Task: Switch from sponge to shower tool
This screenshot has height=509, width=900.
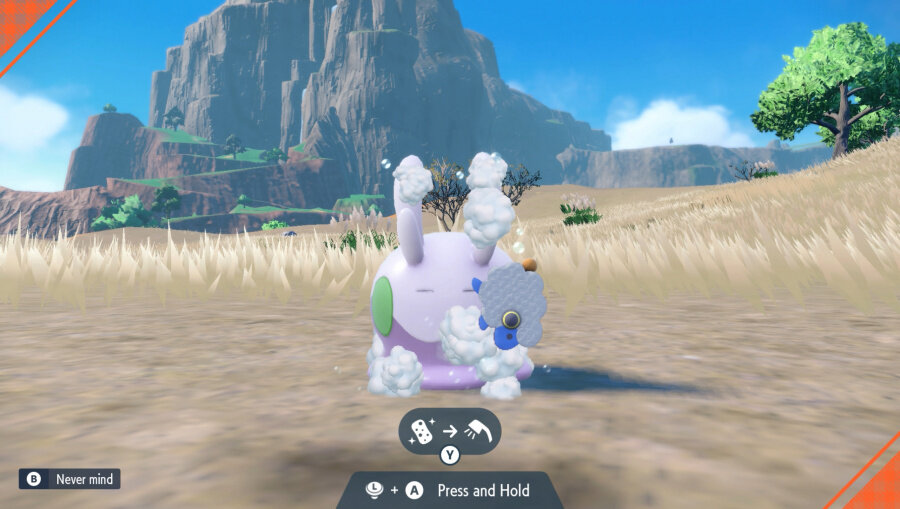Action: [450, 455]
